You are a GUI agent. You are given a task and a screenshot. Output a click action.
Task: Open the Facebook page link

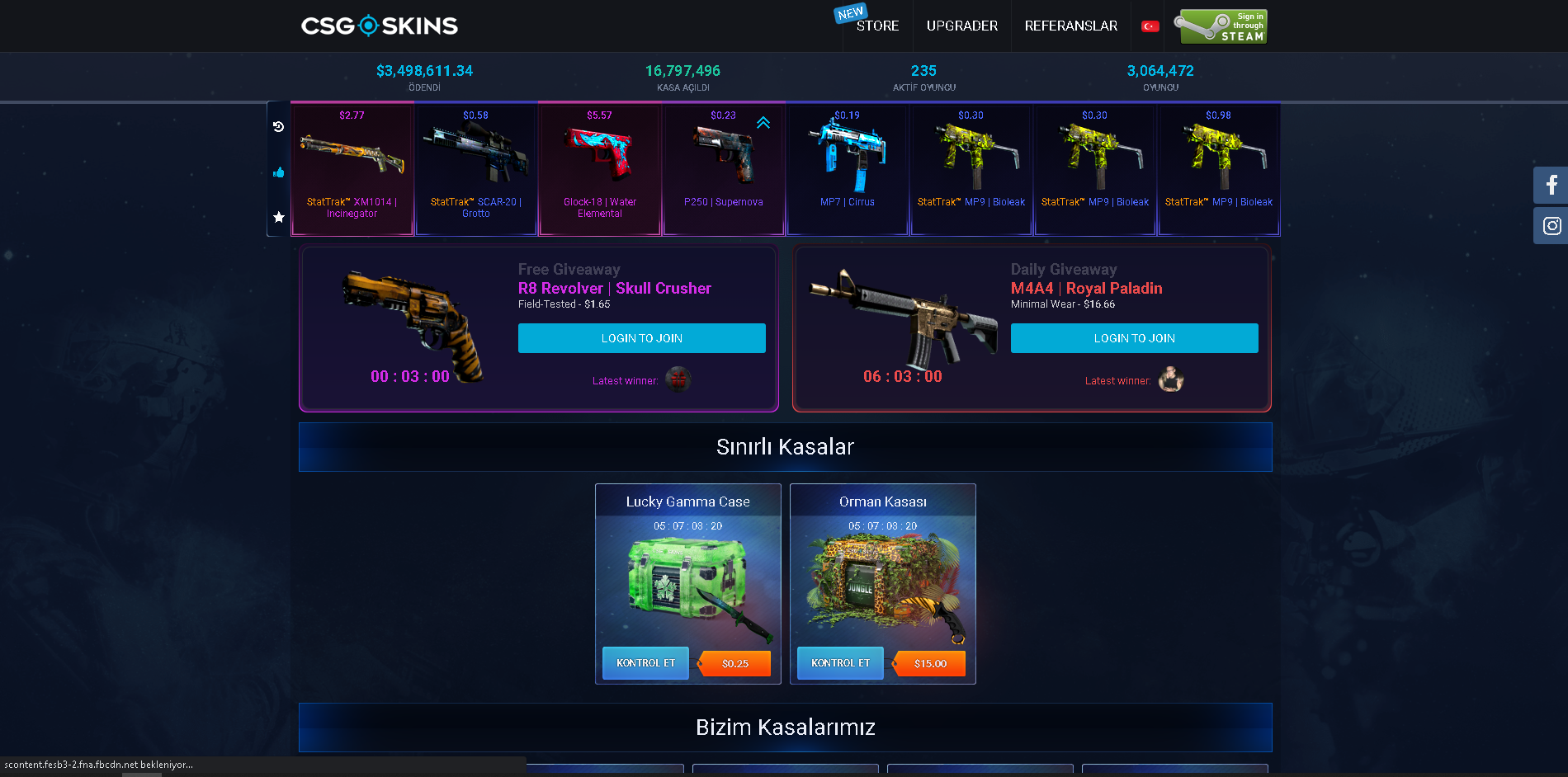tap(1551, 185)
